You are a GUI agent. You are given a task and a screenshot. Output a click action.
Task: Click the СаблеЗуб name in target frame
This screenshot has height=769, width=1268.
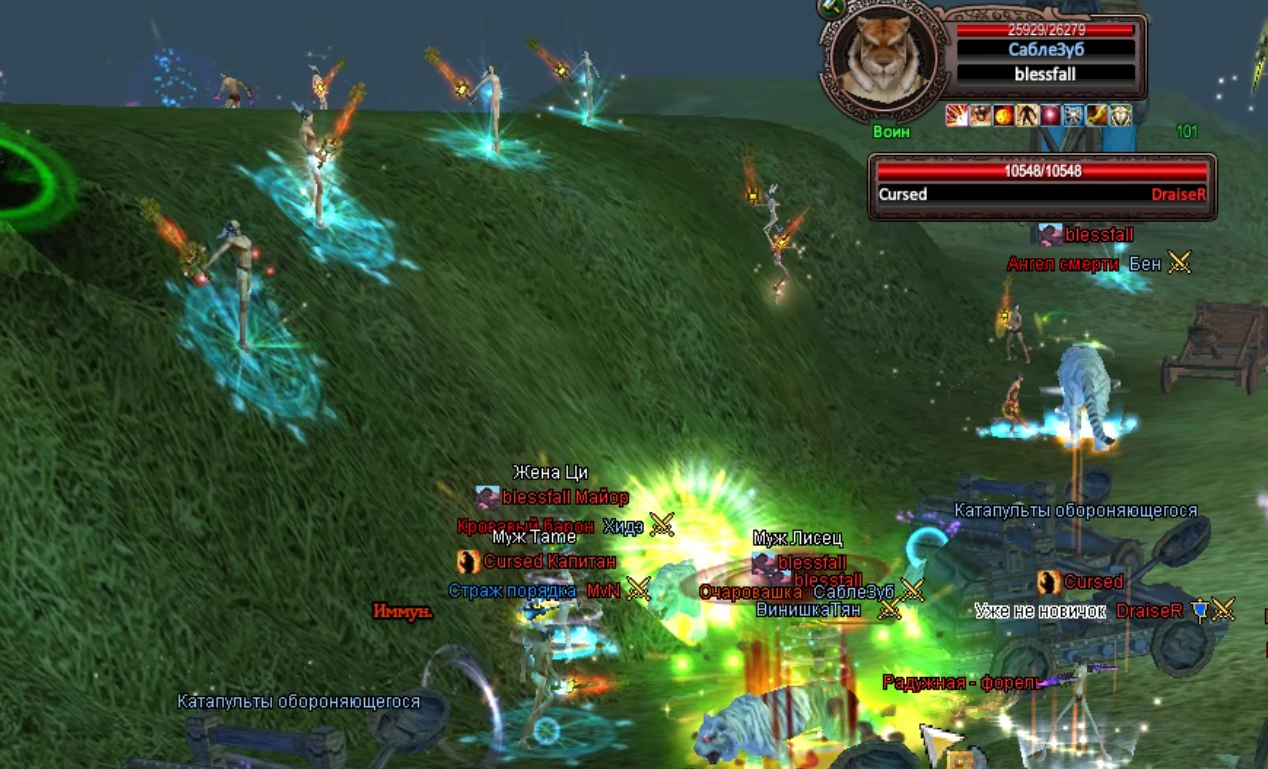[x=1046, y=49]
